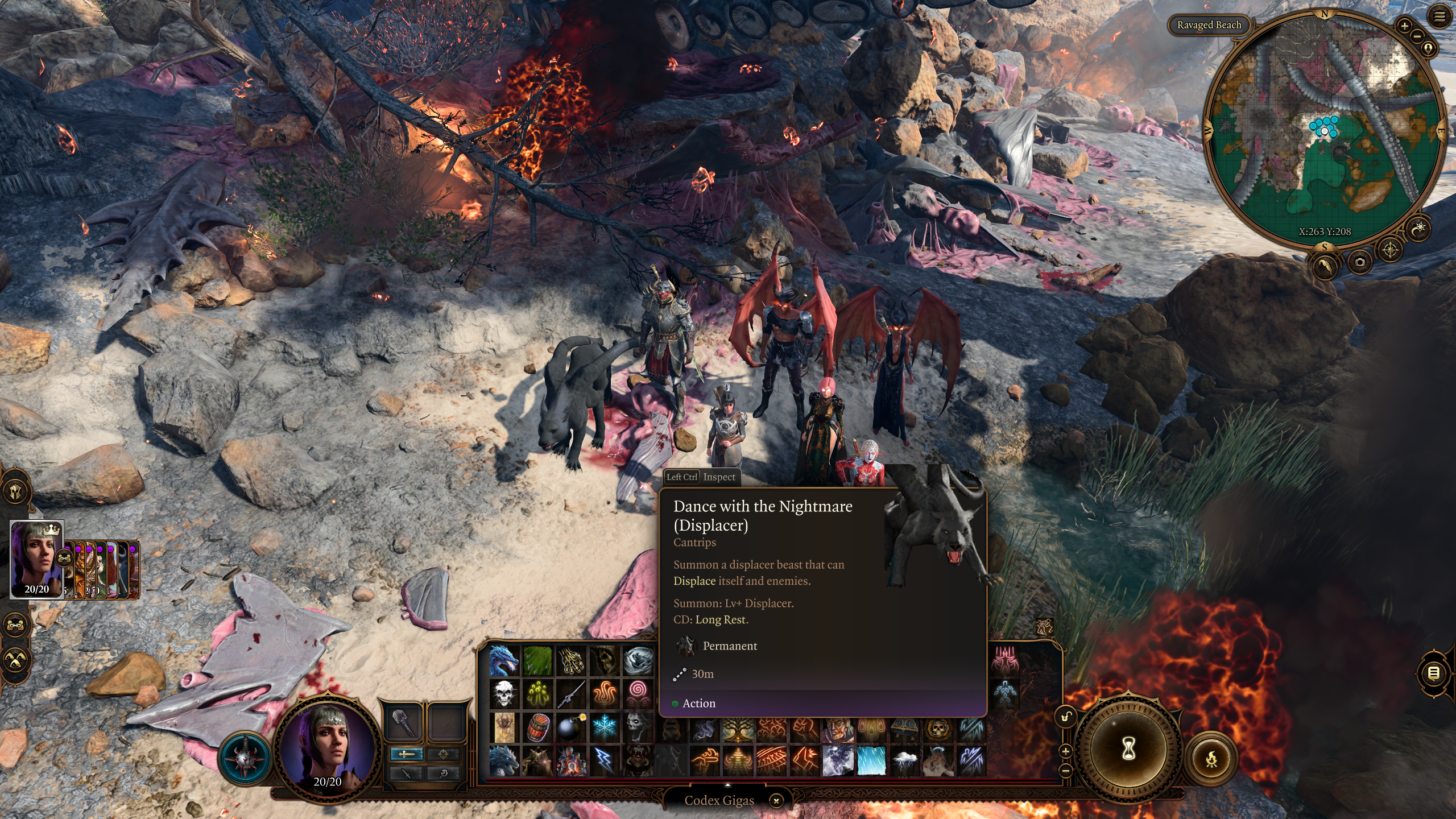The image size is (1456, 819).
Task: Select the party leader portrait card
Action: (37, 559)
